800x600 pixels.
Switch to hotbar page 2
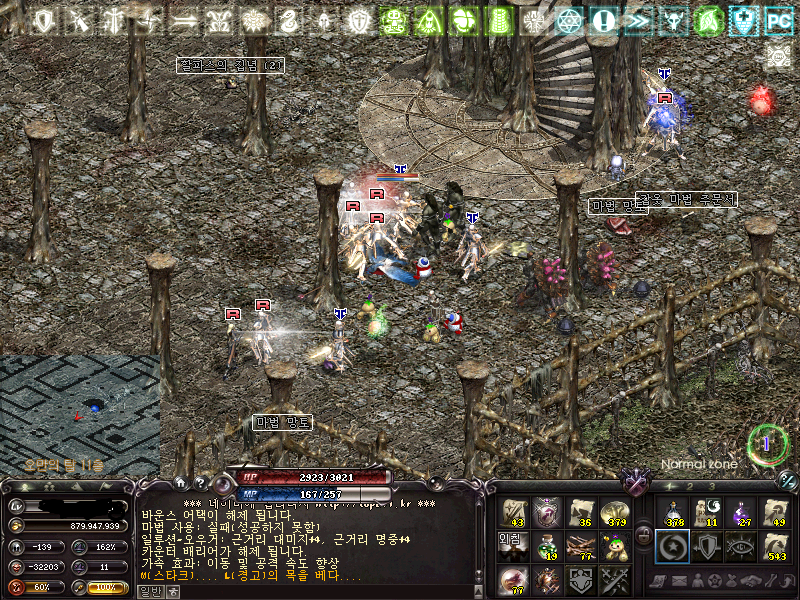click(x=689, y=486)
